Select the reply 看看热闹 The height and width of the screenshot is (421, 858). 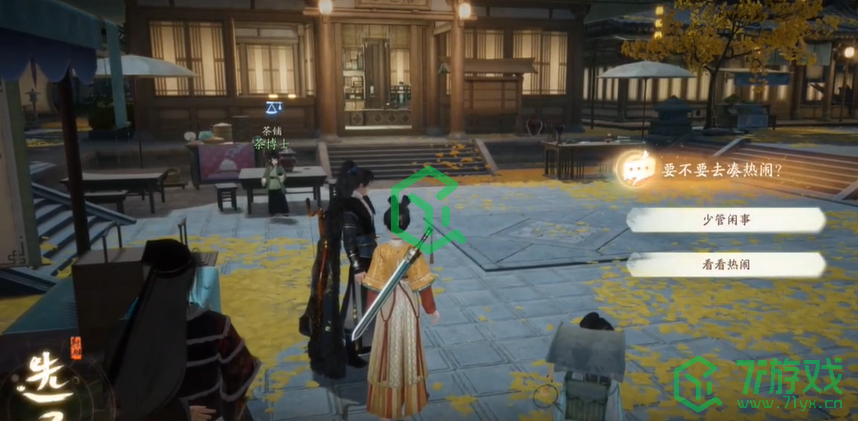click(x=726, y=265)
